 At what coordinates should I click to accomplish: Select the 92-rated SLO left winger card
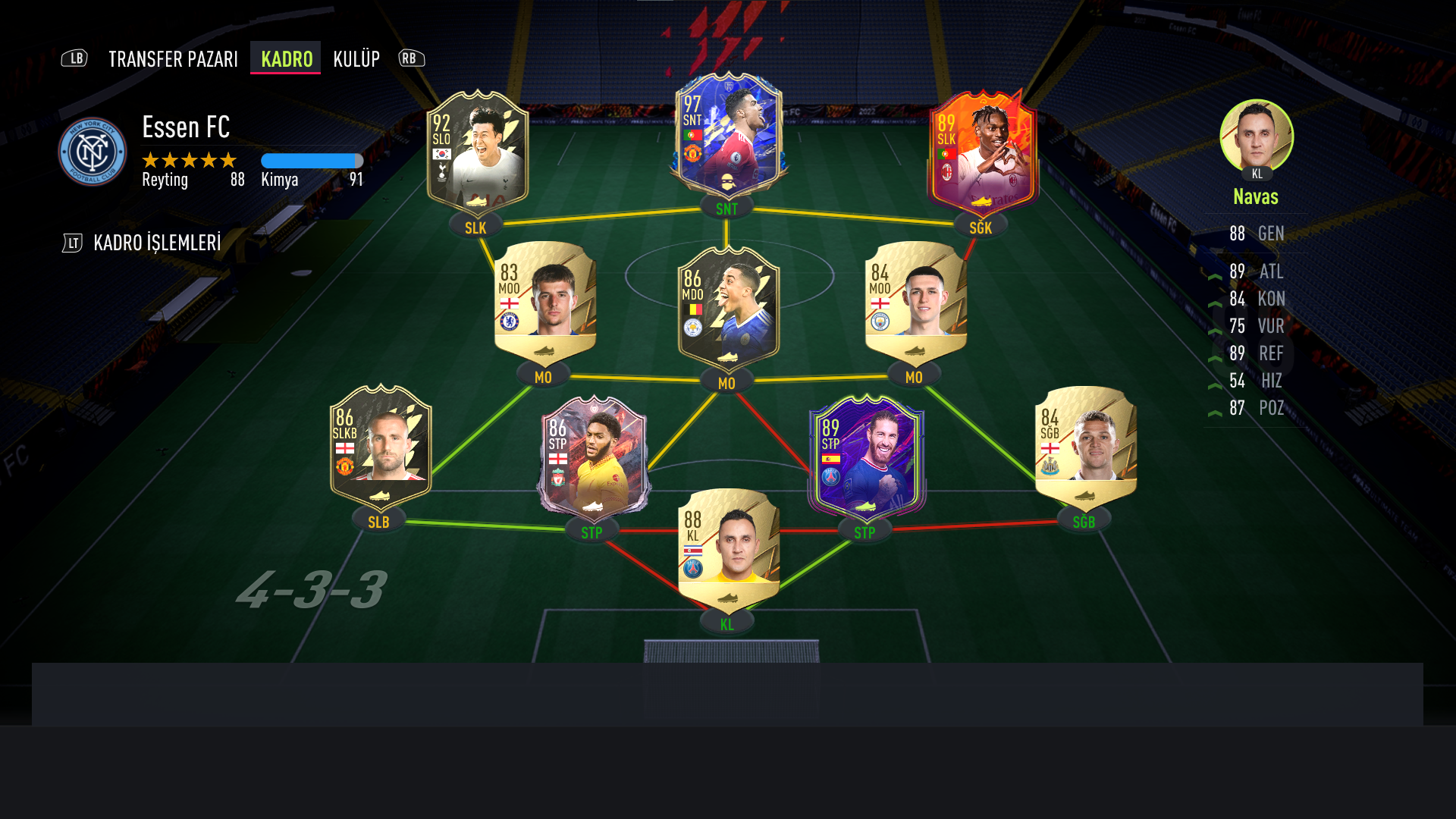click(x=477, y=152)
